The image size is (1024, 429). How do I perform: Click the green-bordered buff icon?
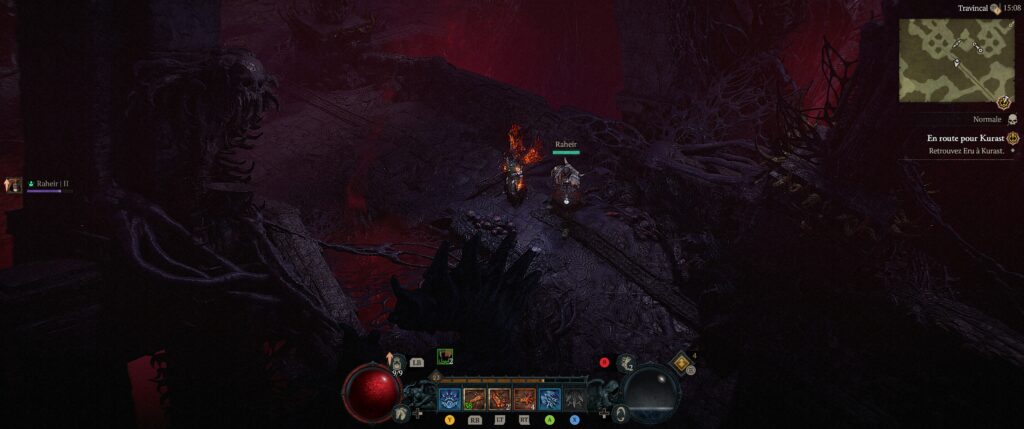click(445, 357)
